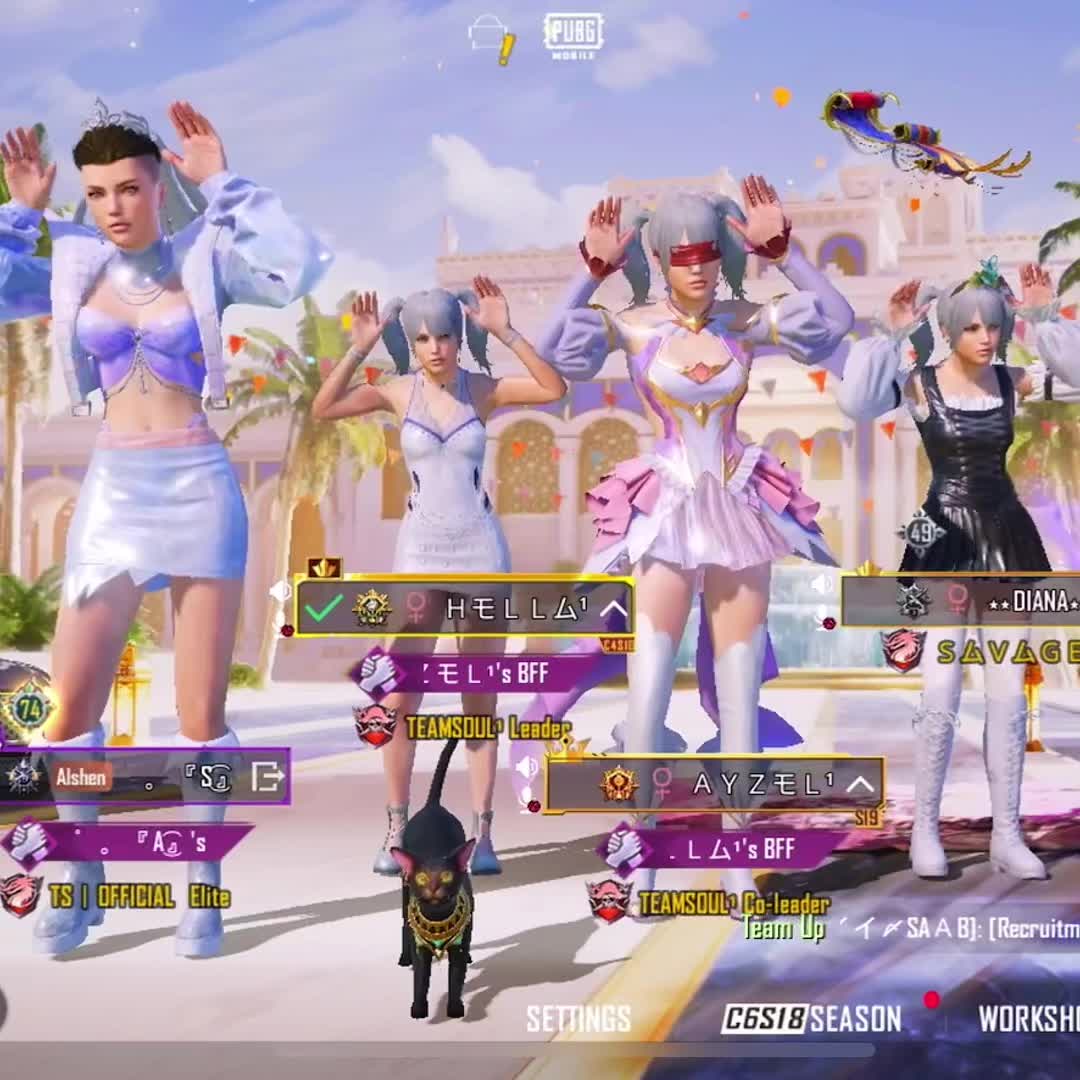The width and height of the screenshot is (1080, 1080).
Task: Toggle the speaker icon beside AYZEL's tag
Action: pos(527,768)
